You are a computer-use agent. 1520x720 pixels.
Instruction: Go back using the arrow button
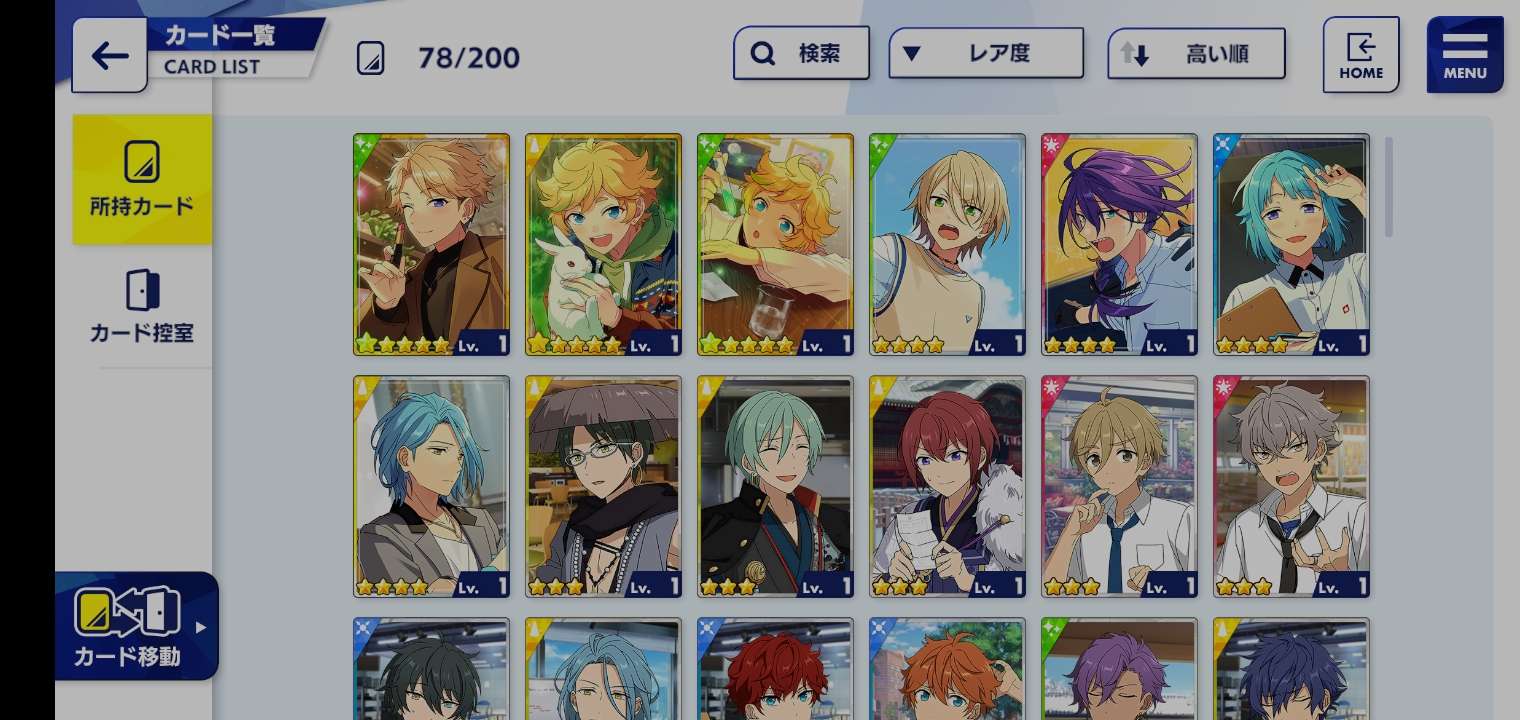[x=109, y=55]
